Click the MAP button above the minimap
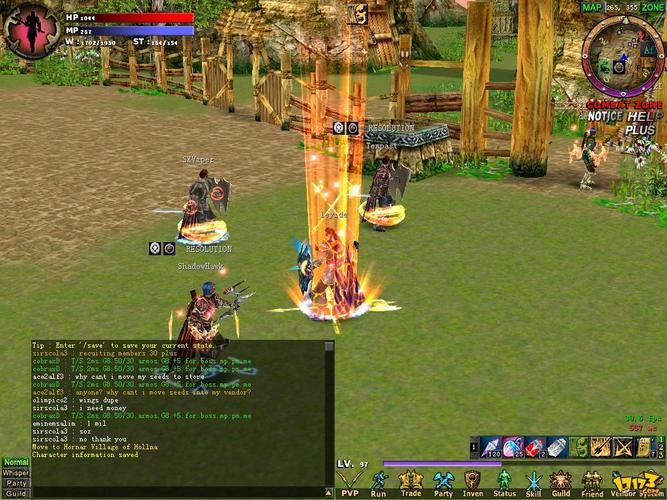 click(592, 7)
